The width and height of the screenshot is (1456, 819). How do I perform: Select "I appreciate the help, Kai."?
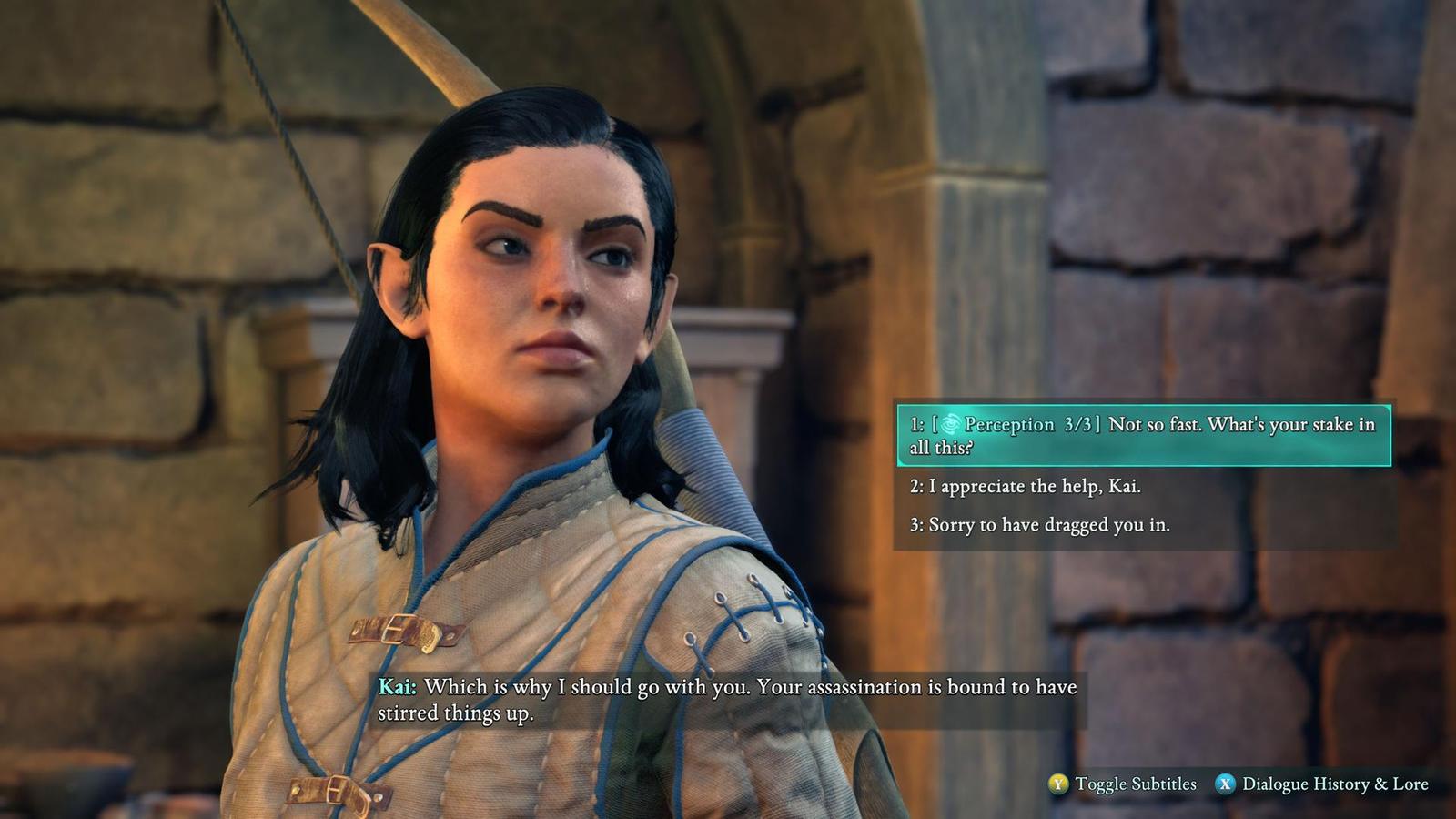click(x=1026, y=487)
